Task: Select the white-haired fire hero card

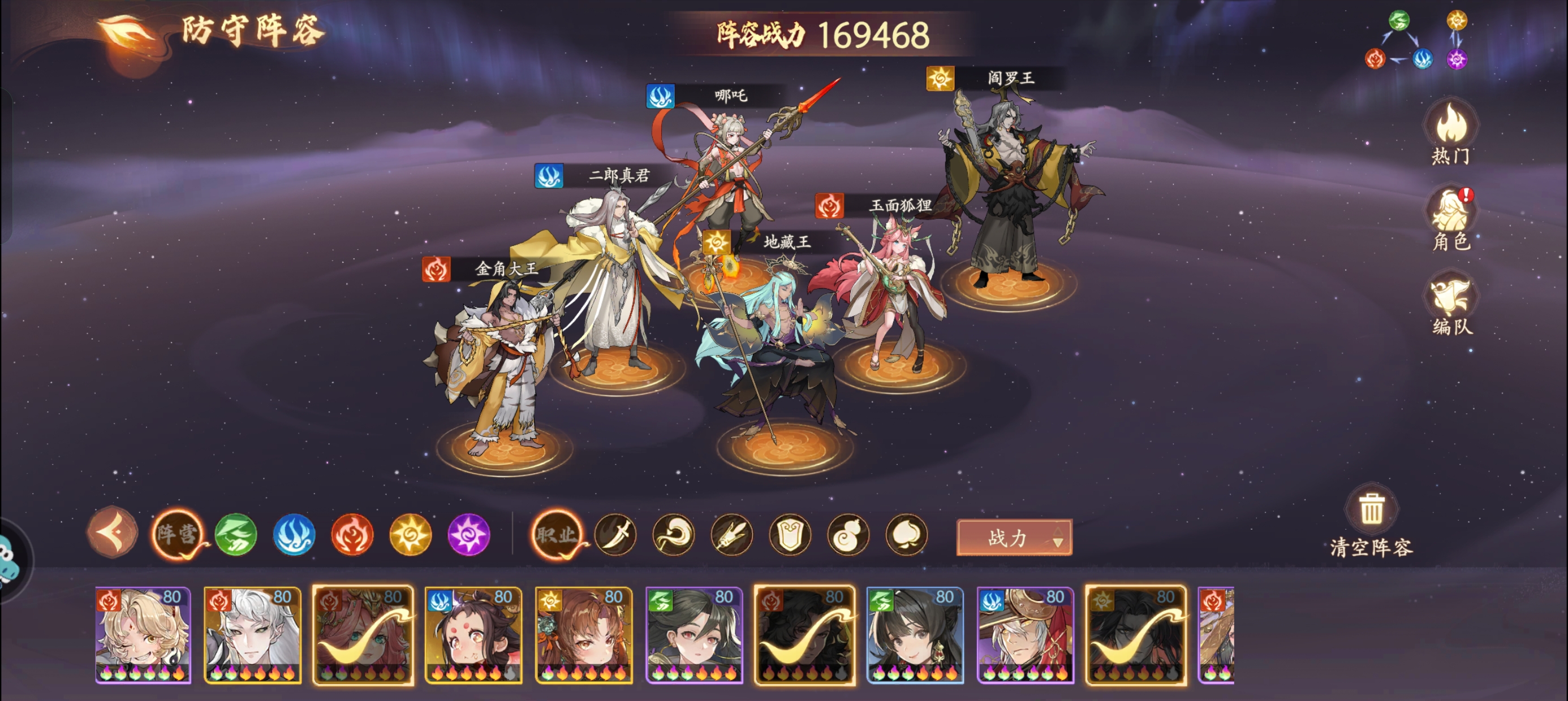Action: tap(253, 634)
